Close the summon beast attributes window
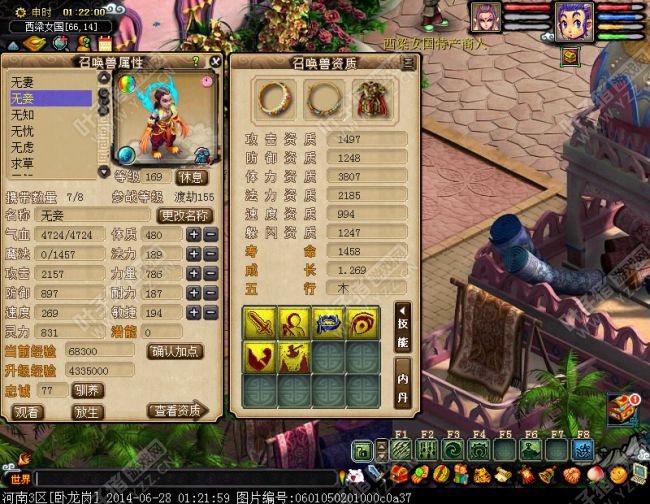Image resolution: width=650 pixels, height=504 pixels. 215,61
